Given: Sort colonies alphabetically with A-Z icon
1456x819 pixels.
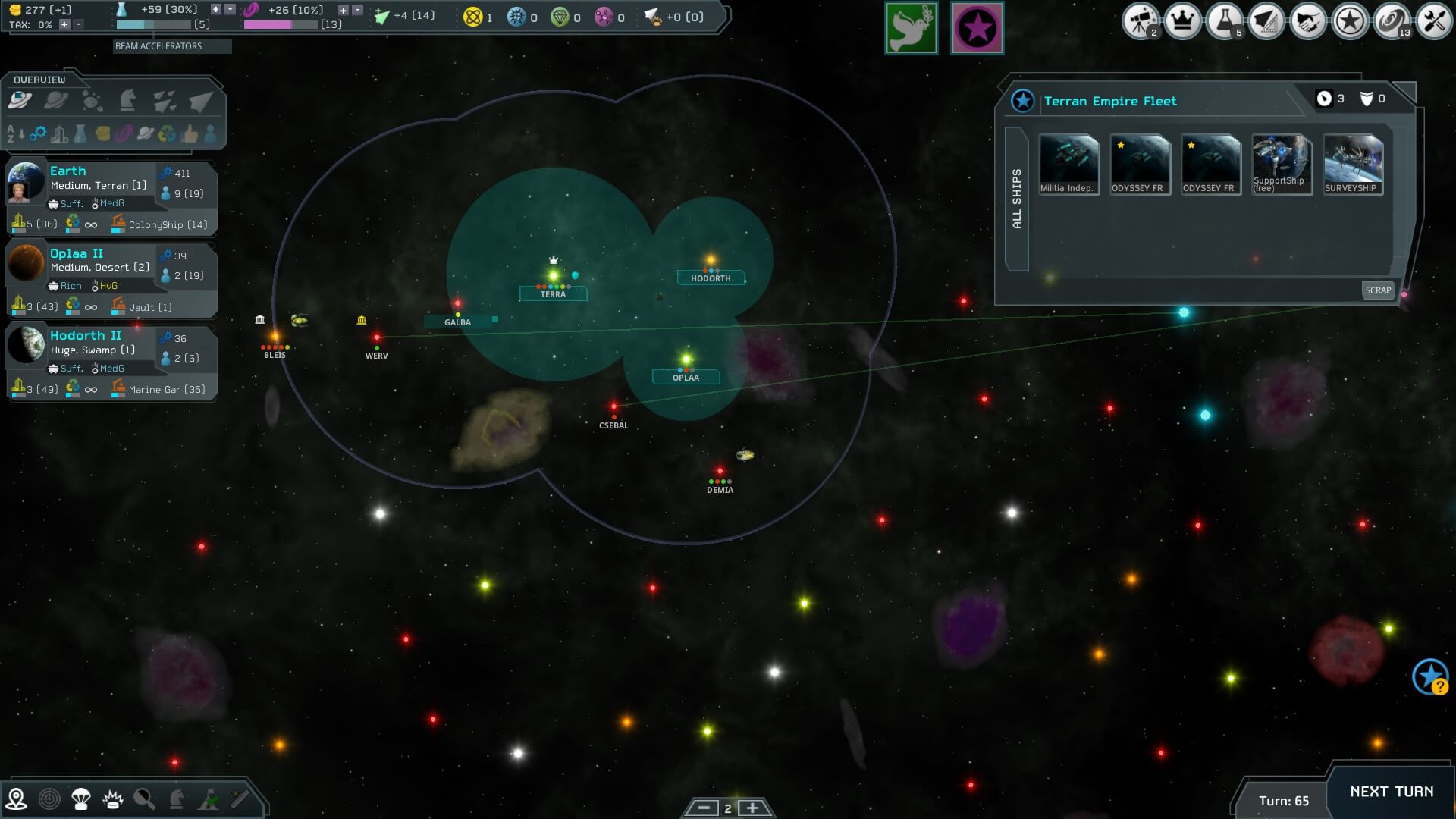Looking at the screenshot, I should point(15,135).
